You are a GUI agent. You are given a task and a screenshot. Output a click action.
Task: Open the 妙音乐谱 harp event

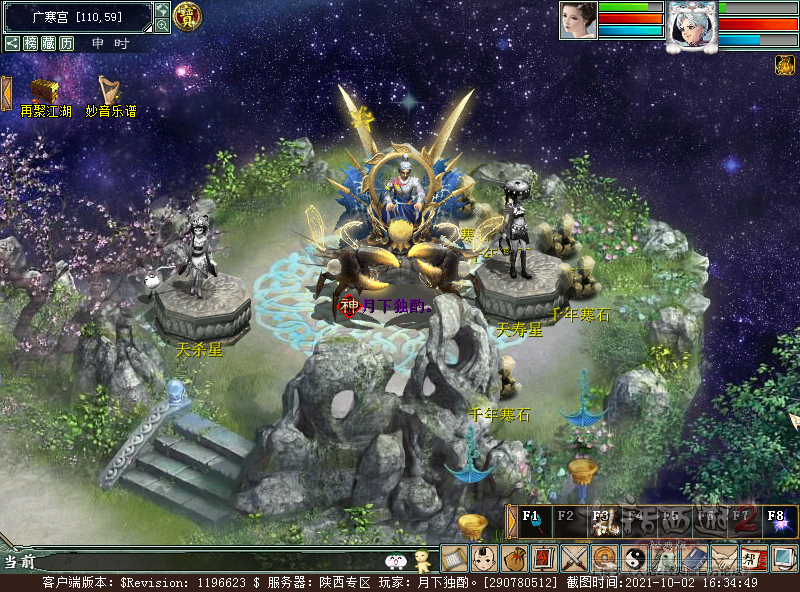click(x=110, y=91)
